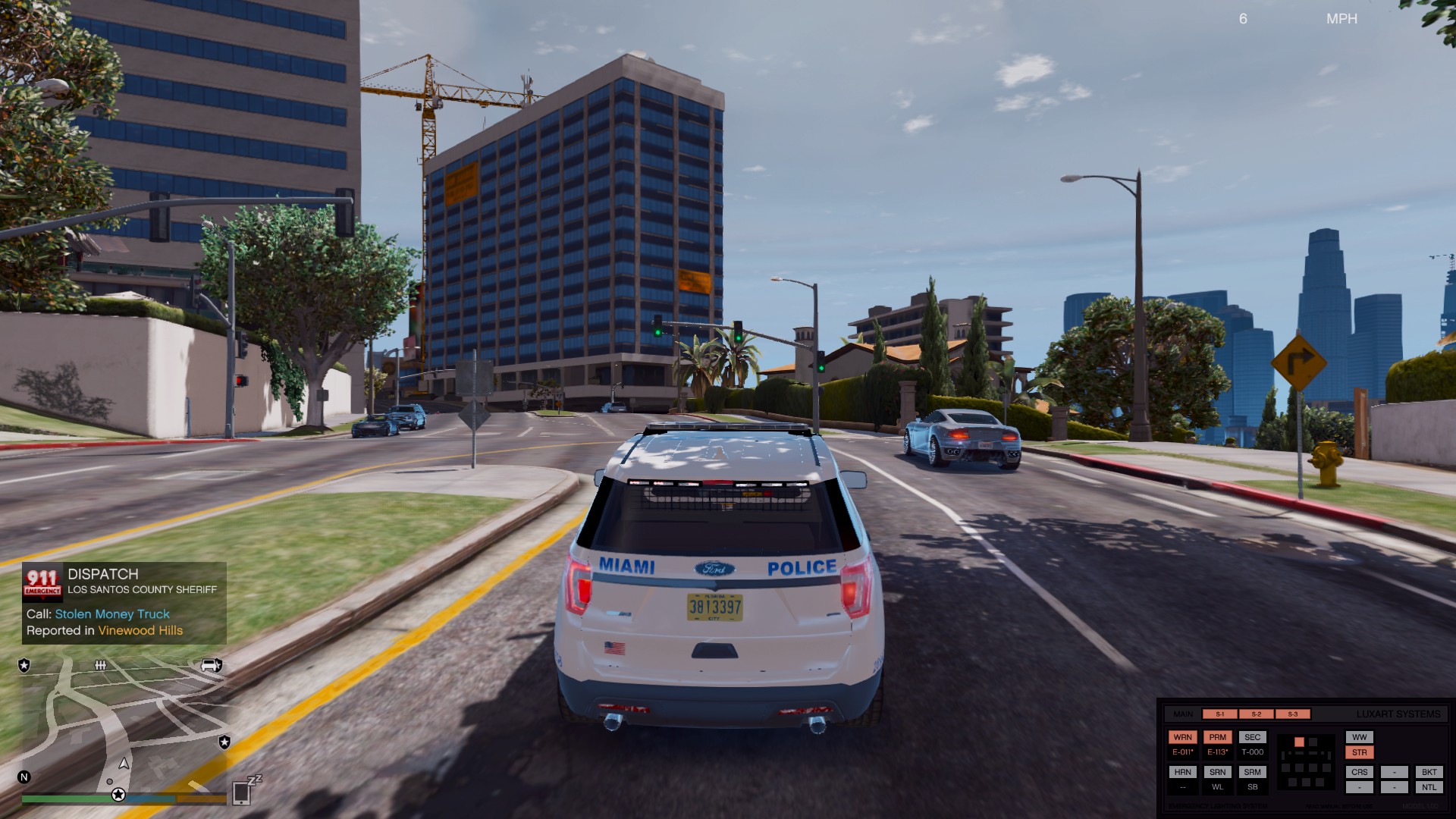1456x819 pixels.
Task: Open the sleeping phone icon
Action: (243, 792)
